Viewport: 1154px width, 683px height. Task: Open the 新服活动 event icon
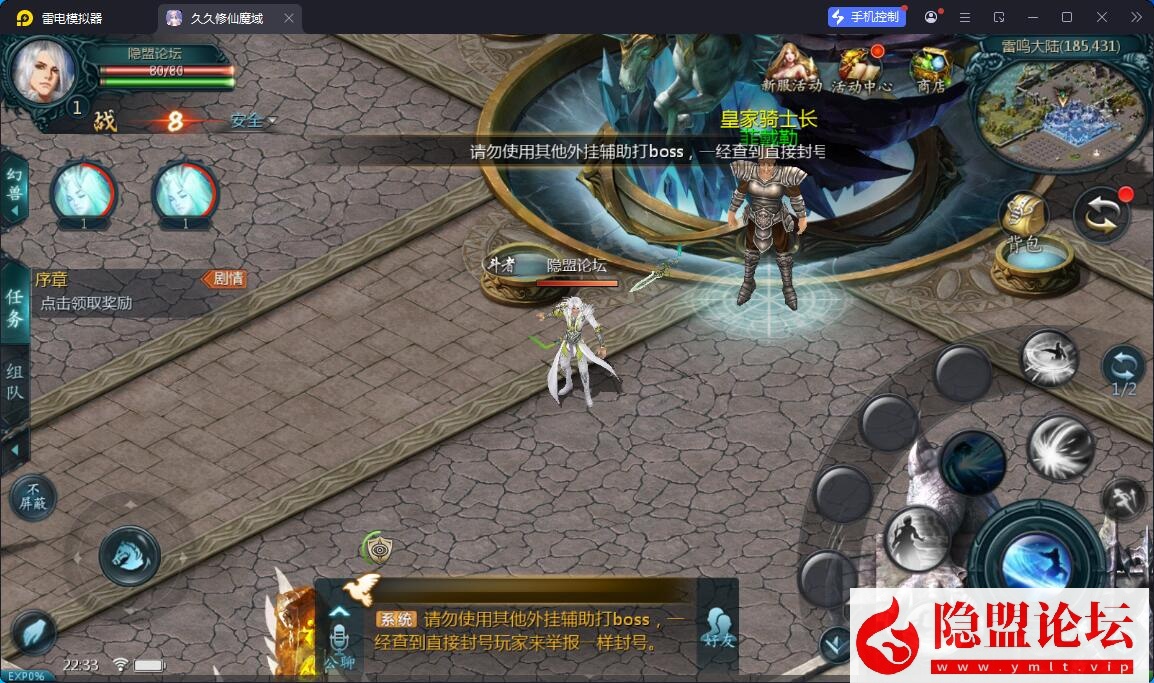(x=791, y=70)
